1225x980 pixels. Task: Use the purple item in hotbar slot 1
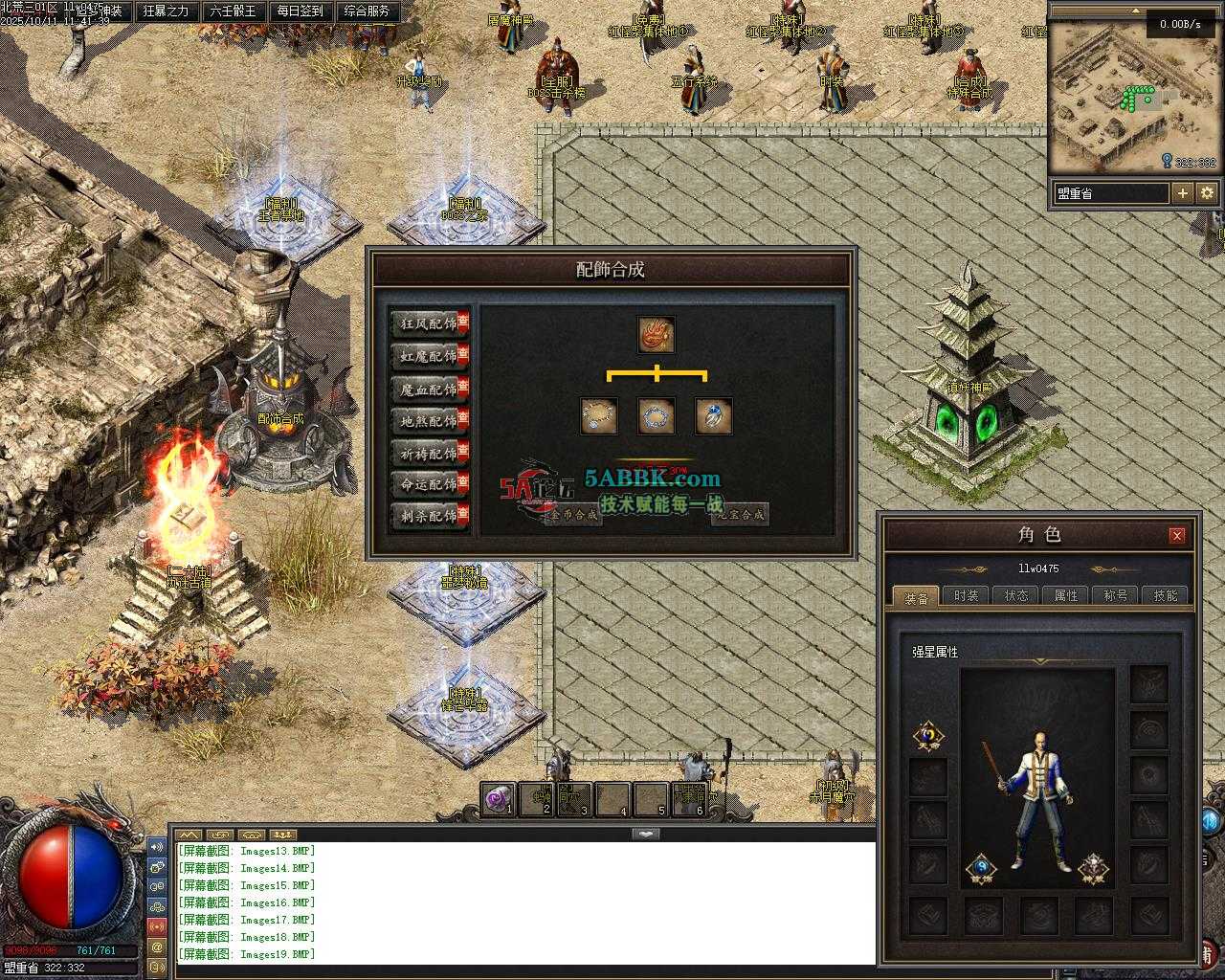tap(498, 798)
